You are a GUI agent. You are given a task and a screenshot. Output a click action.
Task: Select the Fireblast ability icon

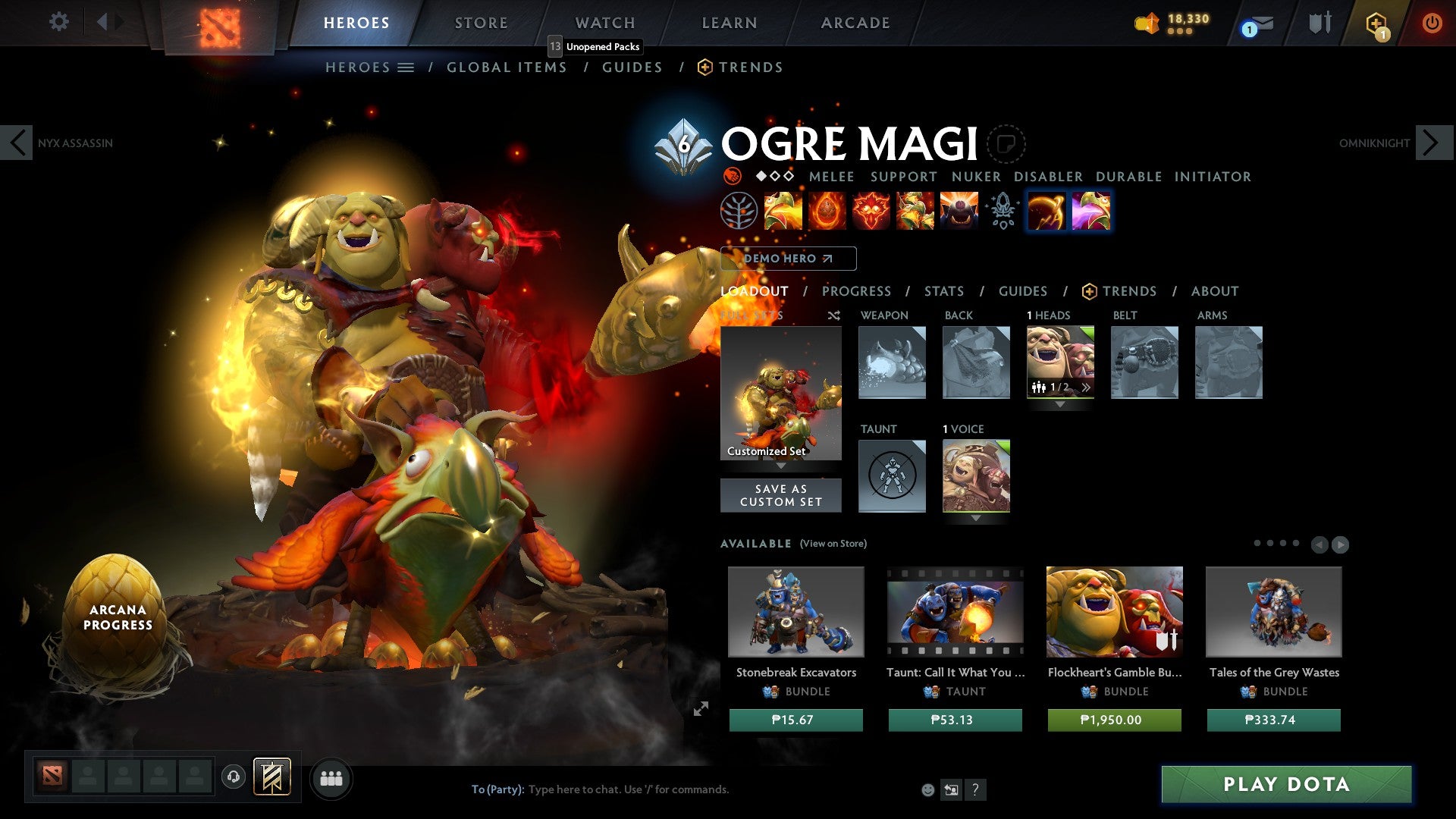(x=782, y=212)
